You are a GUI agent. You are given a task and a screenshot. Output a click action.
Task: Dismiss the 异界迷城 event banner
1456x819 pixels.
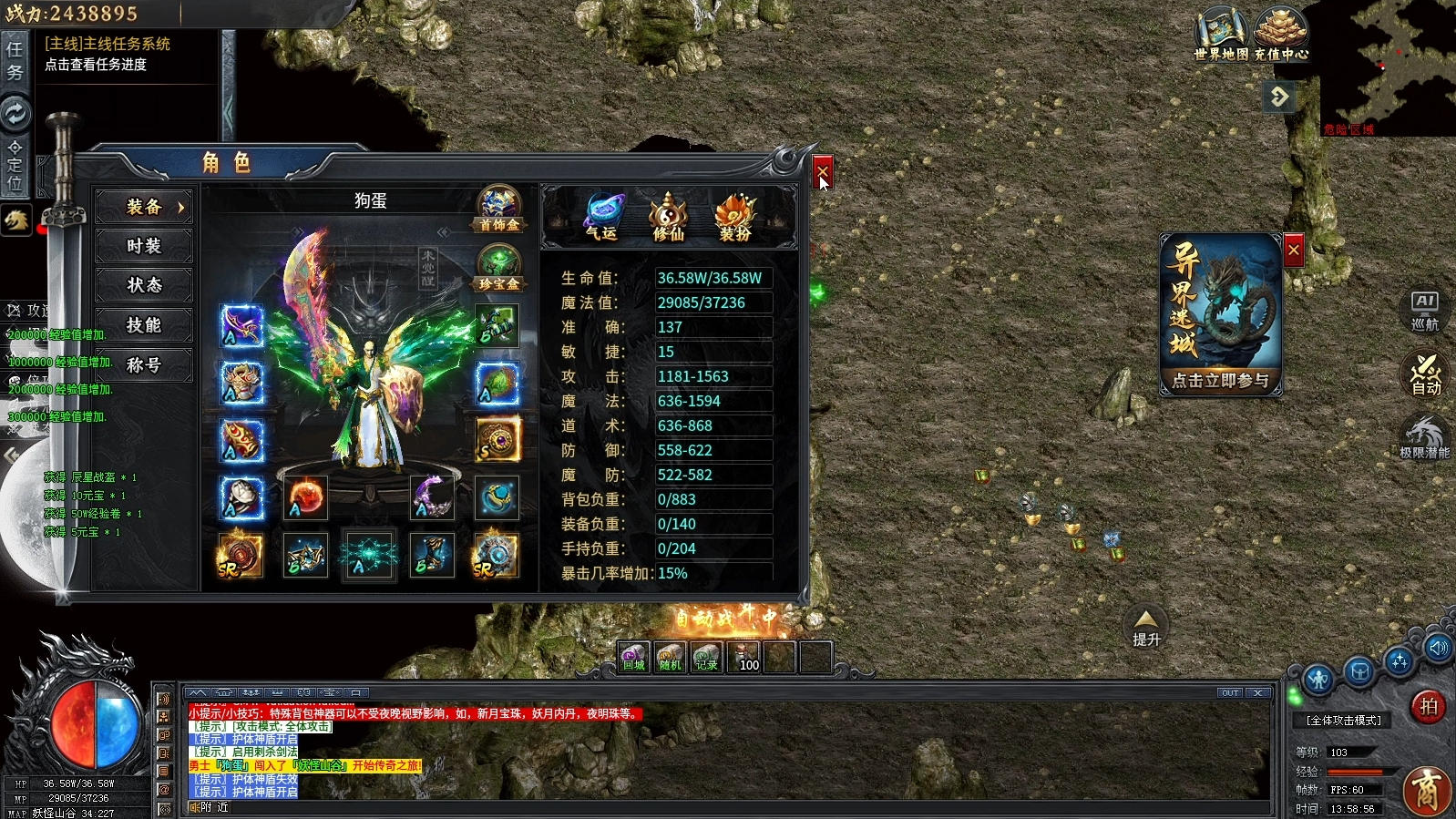(1293, 250)
